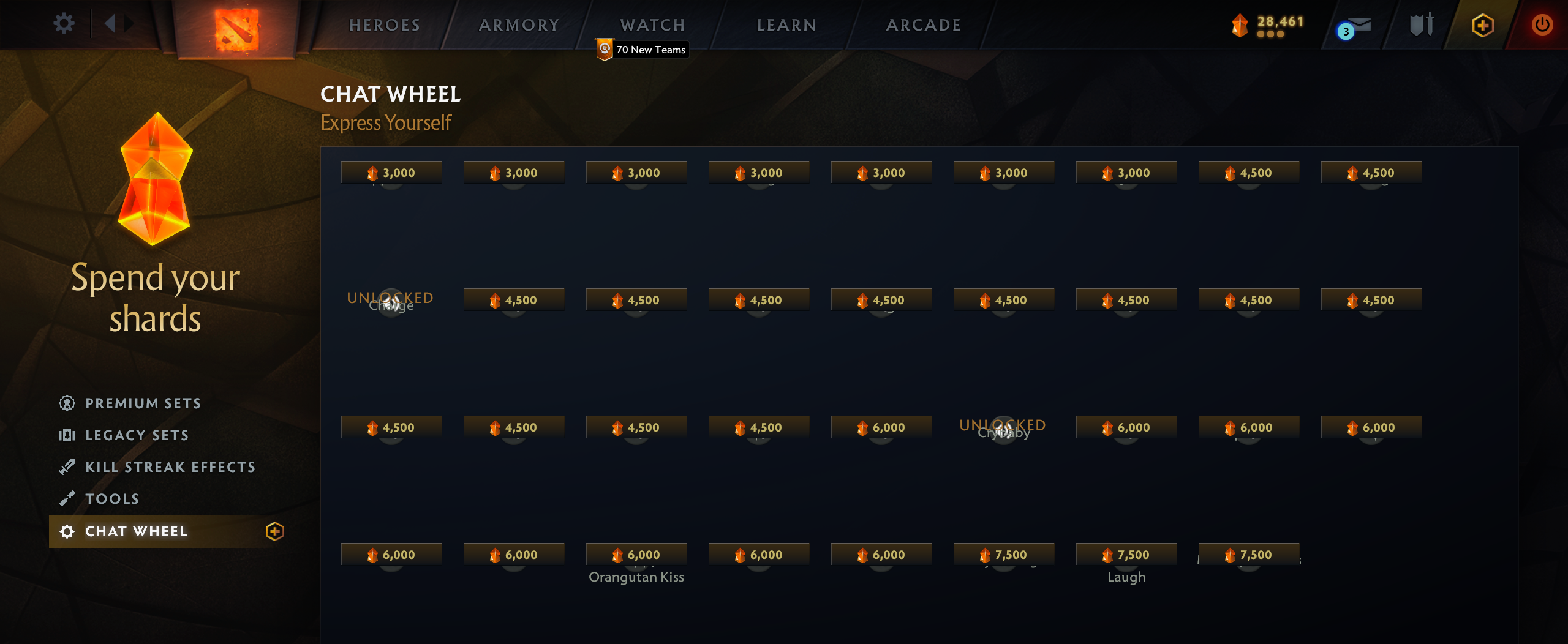
Task: Click the shield and sword icon
Action: pos(1421,24)
